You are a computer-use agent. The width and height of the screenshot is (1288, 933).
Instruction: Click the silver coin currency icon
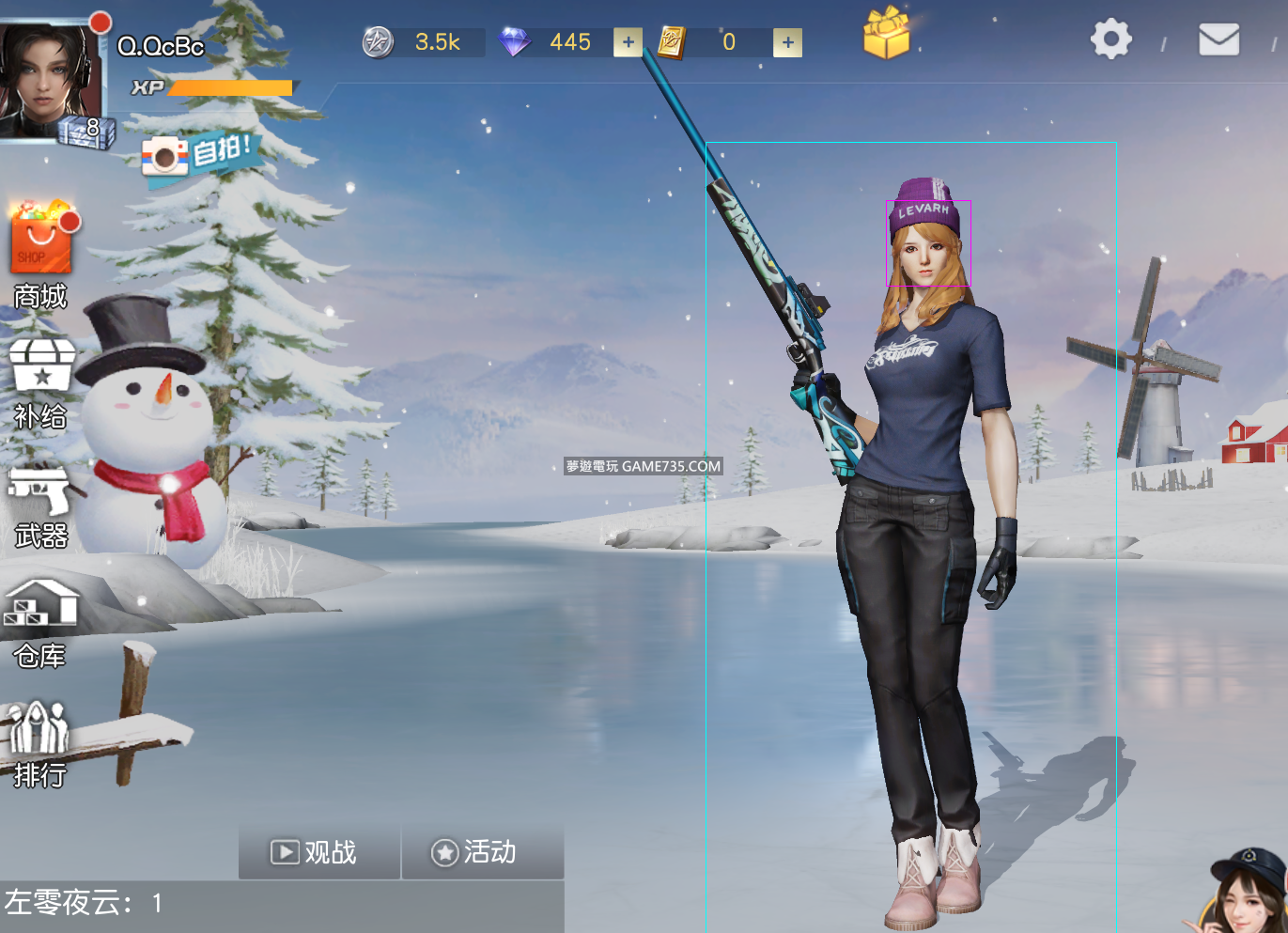pos(378,42)
